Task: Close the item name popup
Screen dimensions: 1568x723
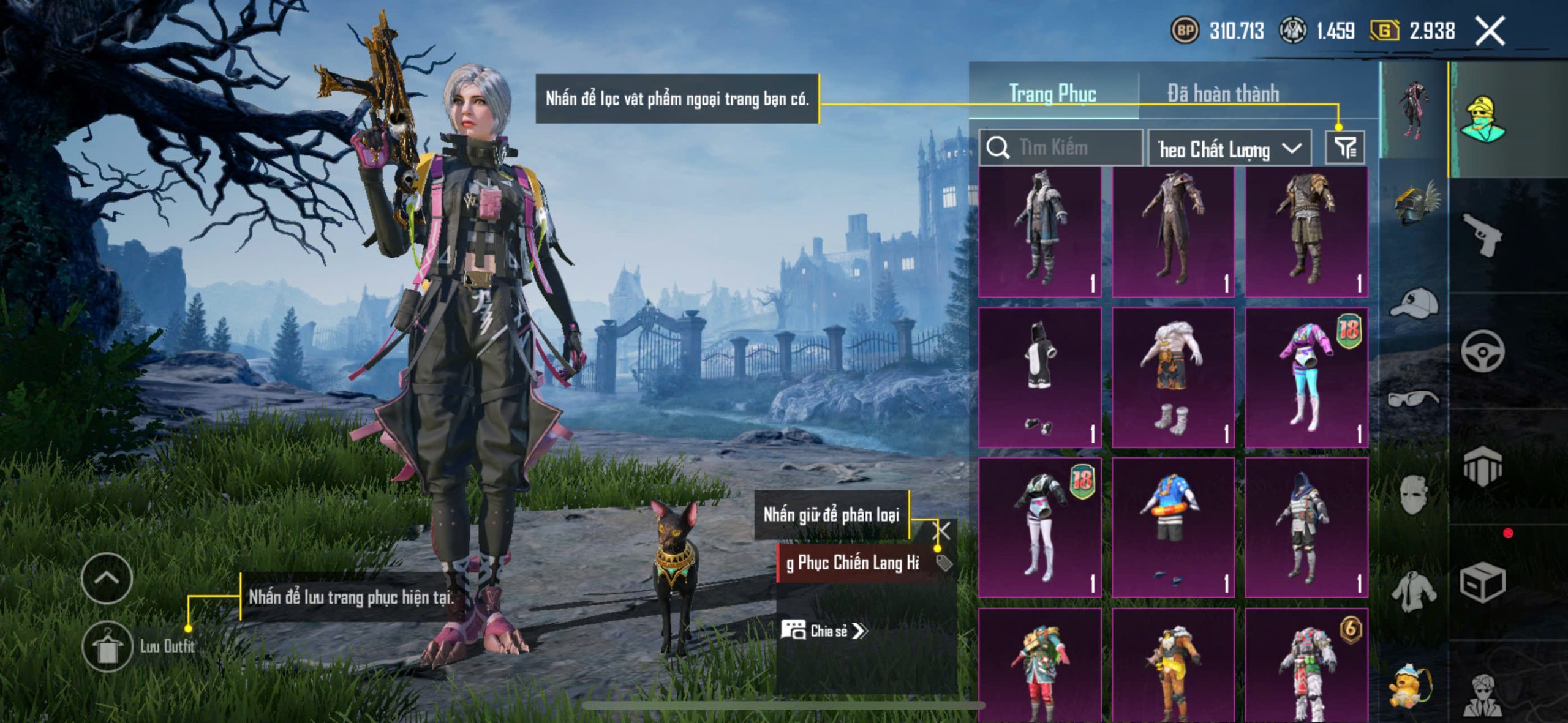Action: tap(941, 531)
